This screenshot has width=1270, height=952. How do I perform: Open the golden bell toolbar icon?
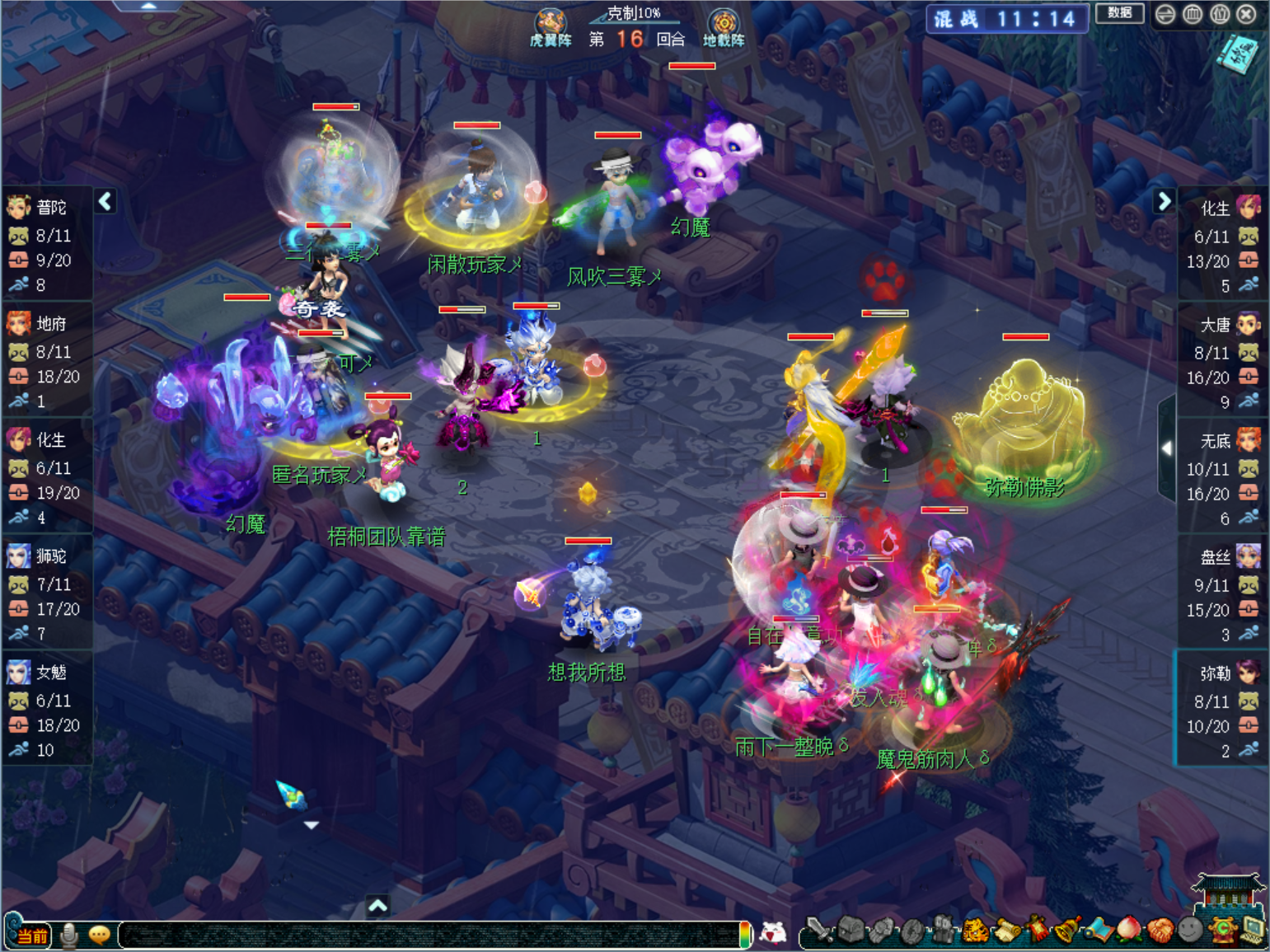(x=1068, y=931)
